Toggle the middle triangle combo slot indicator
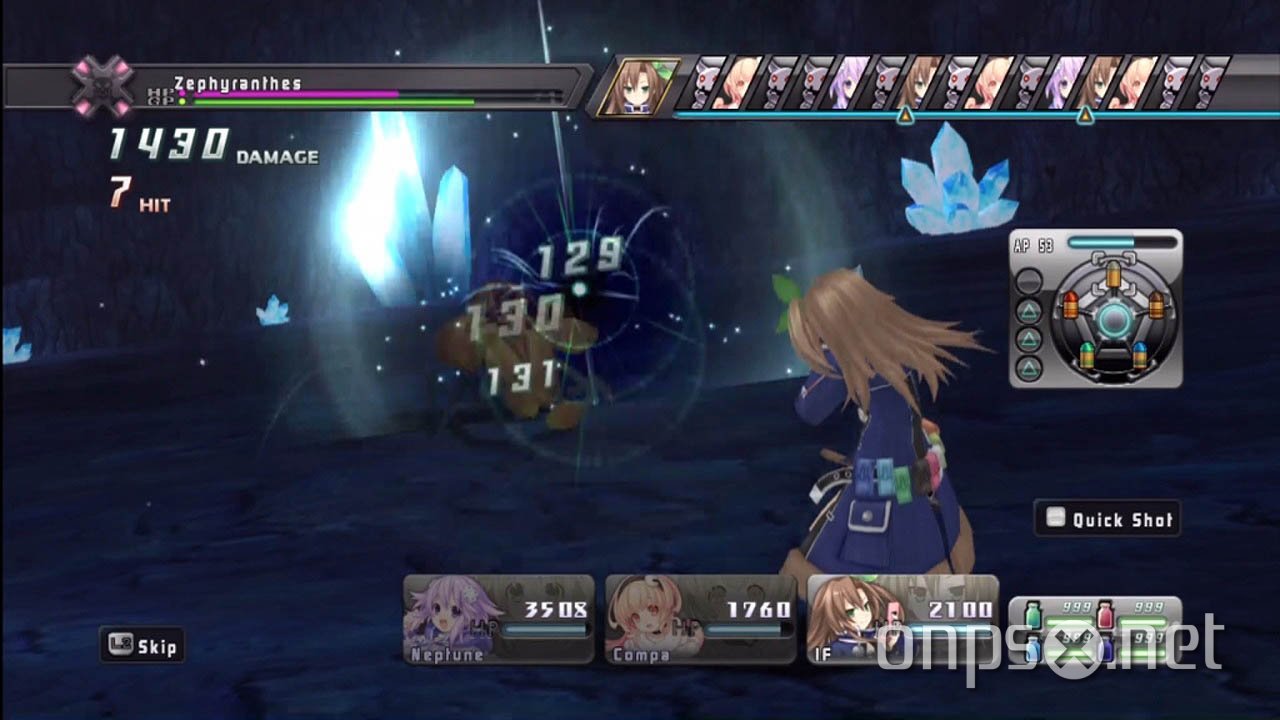Image resolution: width=1280 pixels, height=720 pixels. point(1029,337)
